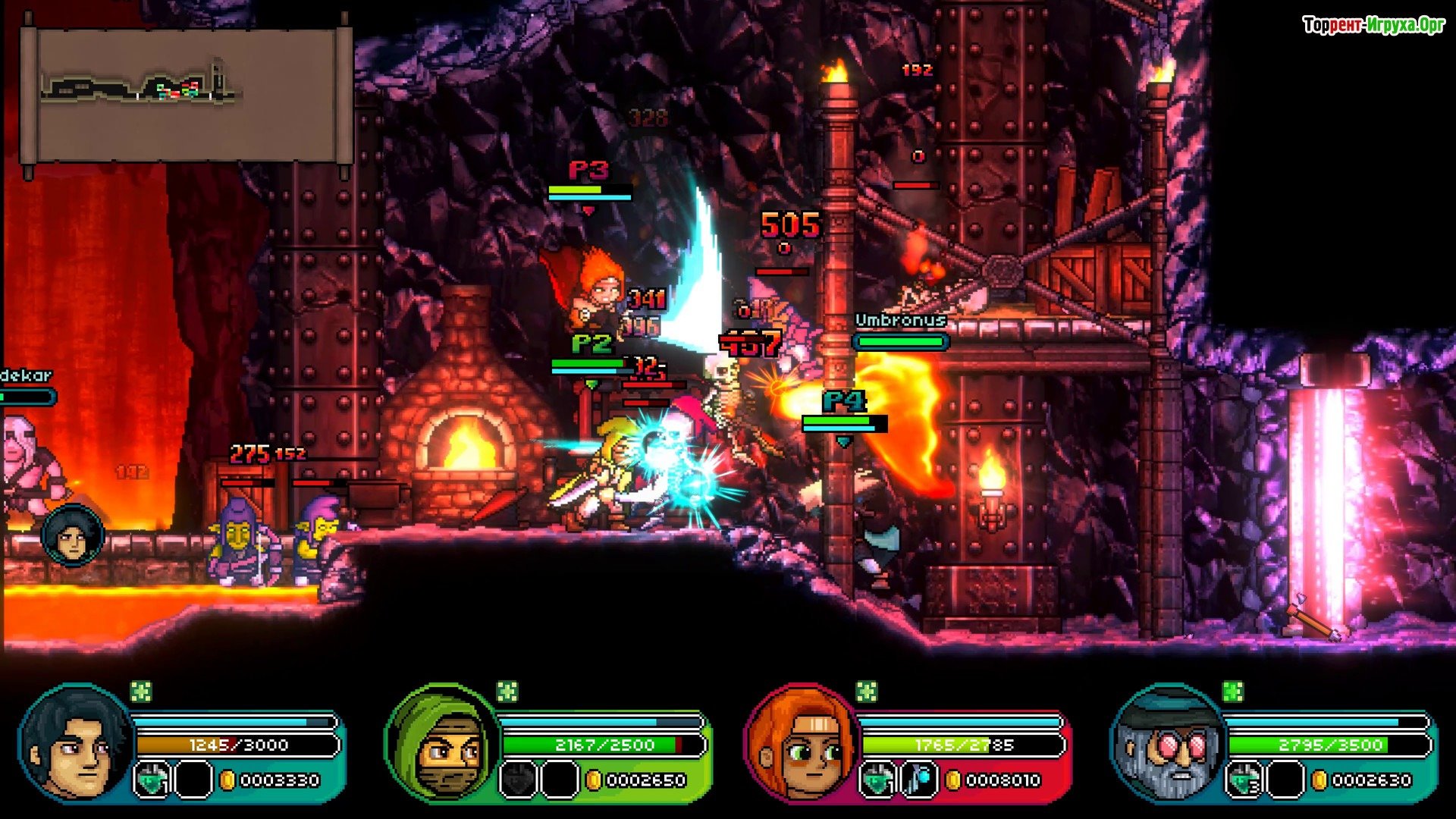Screen dimensions: 1456x819
Task: Open the parchment scroll minimap
Action: click(x=186, y=95)
